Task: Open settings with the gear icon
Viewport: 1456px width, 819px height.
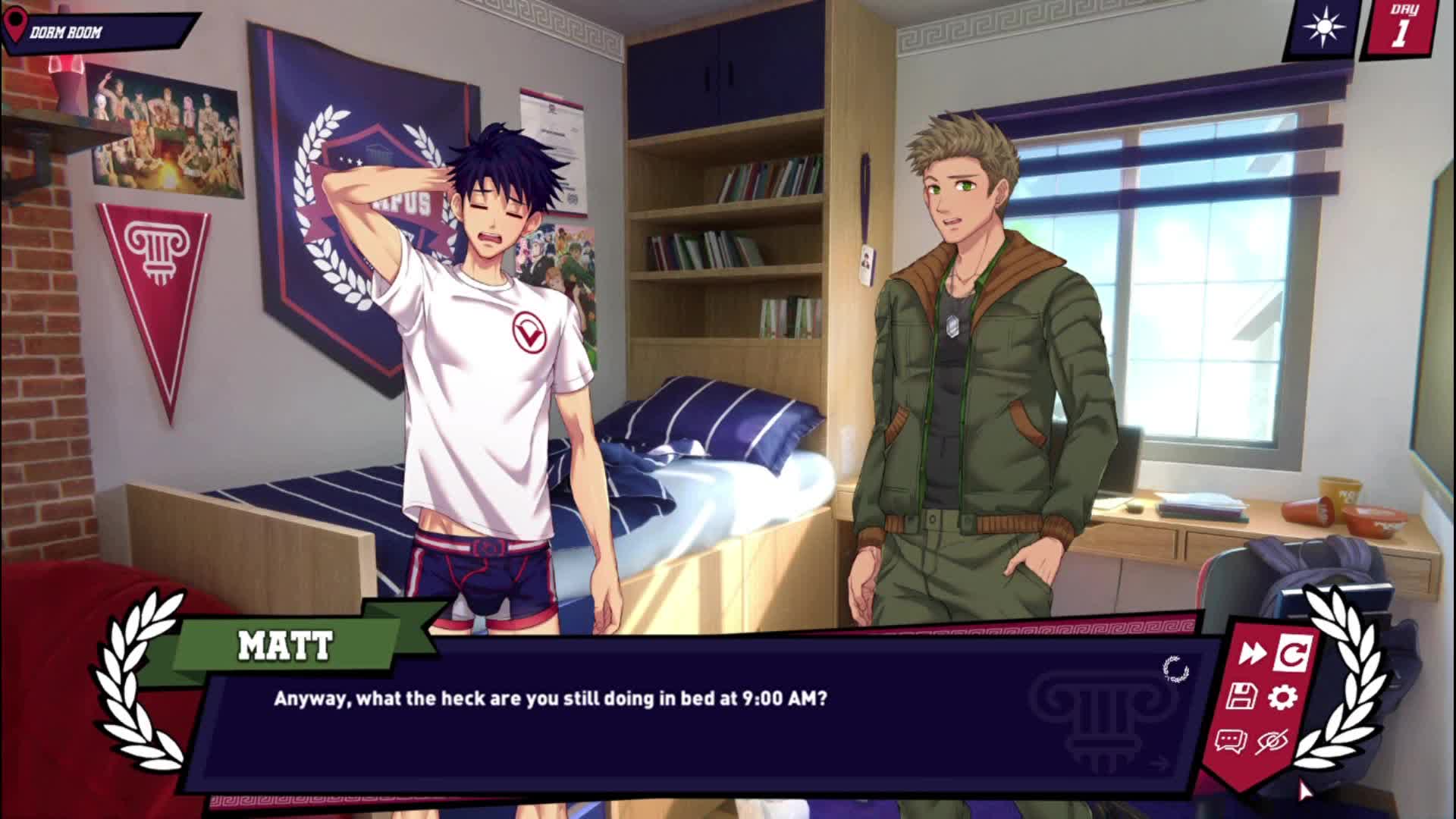Action: point(1282,697)
